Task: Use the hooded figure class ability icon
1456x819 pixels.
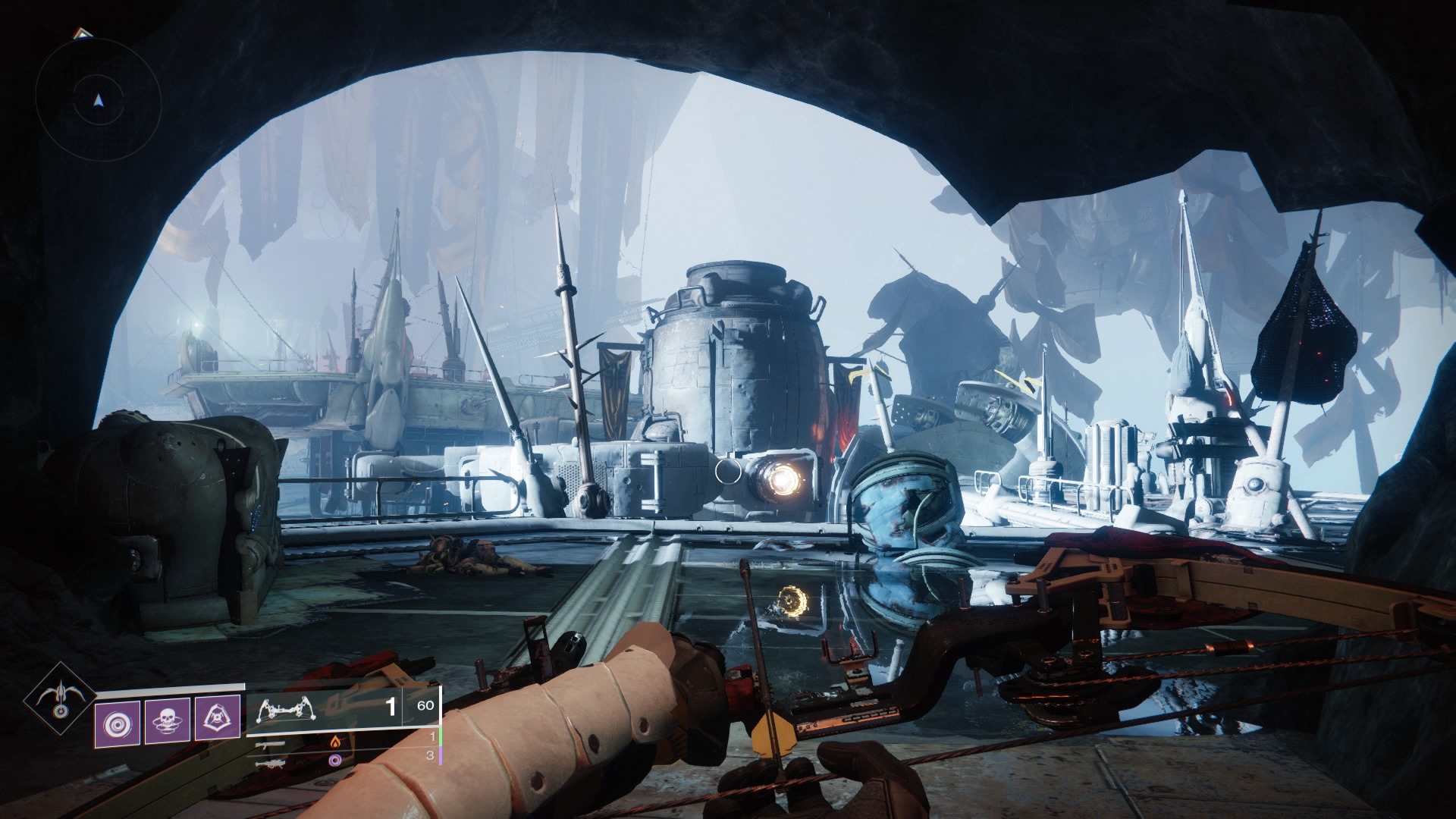Action: coord(218,718)
